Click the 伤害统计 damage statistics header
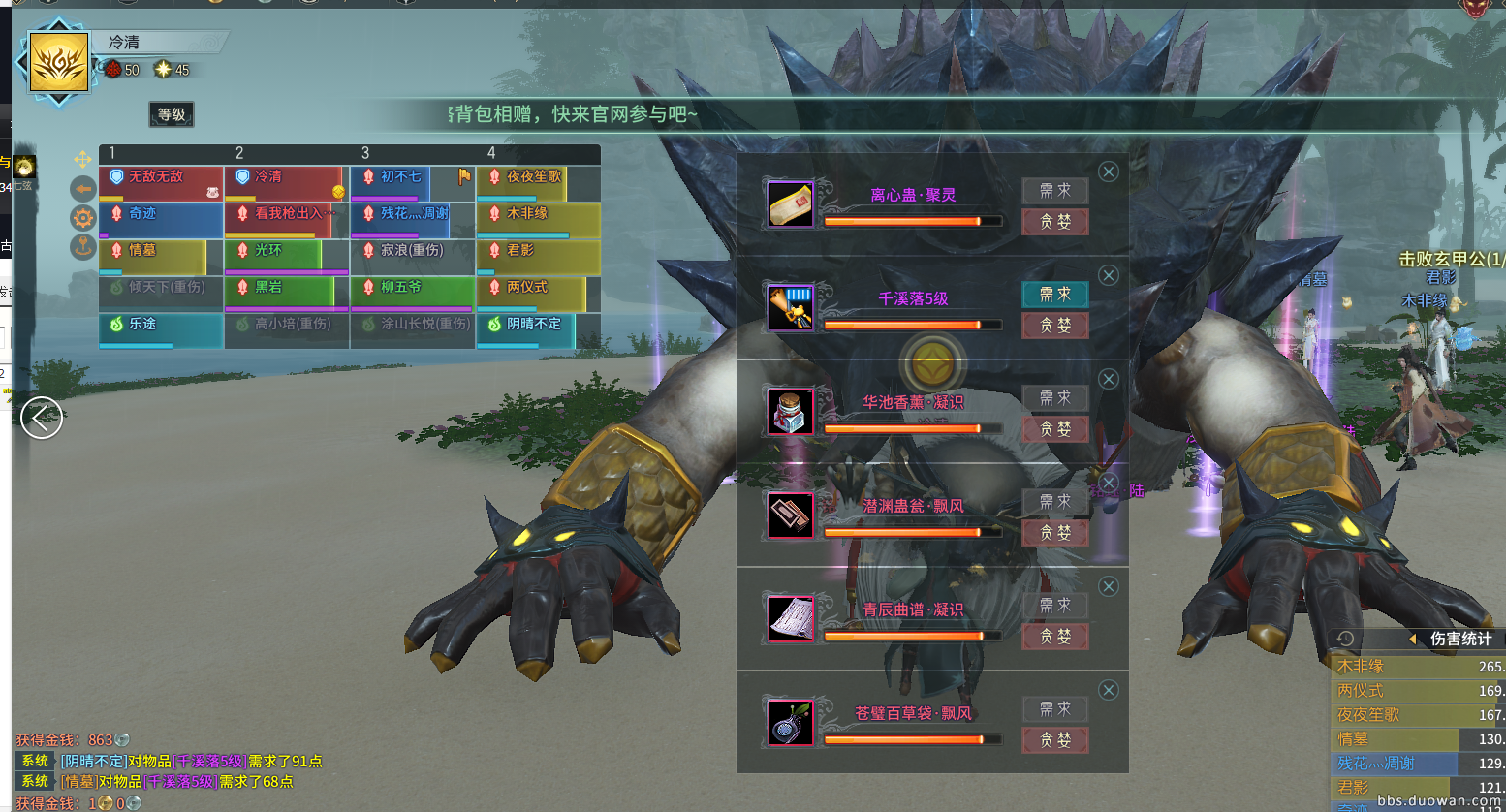The height and width of the screenshot is (812, 1506). coord(1460,639)
